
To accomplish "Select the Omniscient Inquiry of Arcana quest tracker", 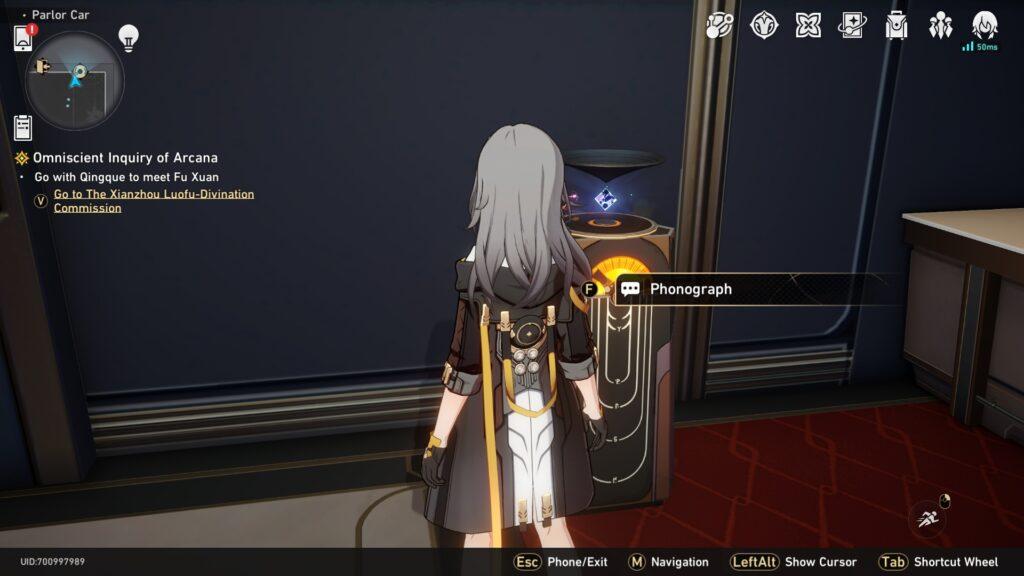I will pyautogui.click(x=124, y=158).
